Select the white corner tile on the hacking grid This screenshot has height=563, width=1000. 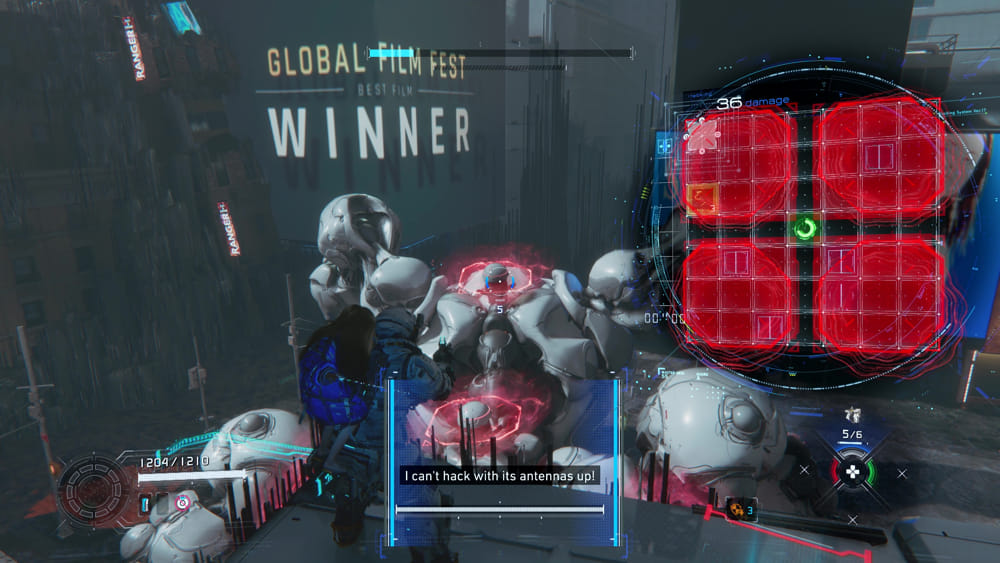(x=701, y=135)
